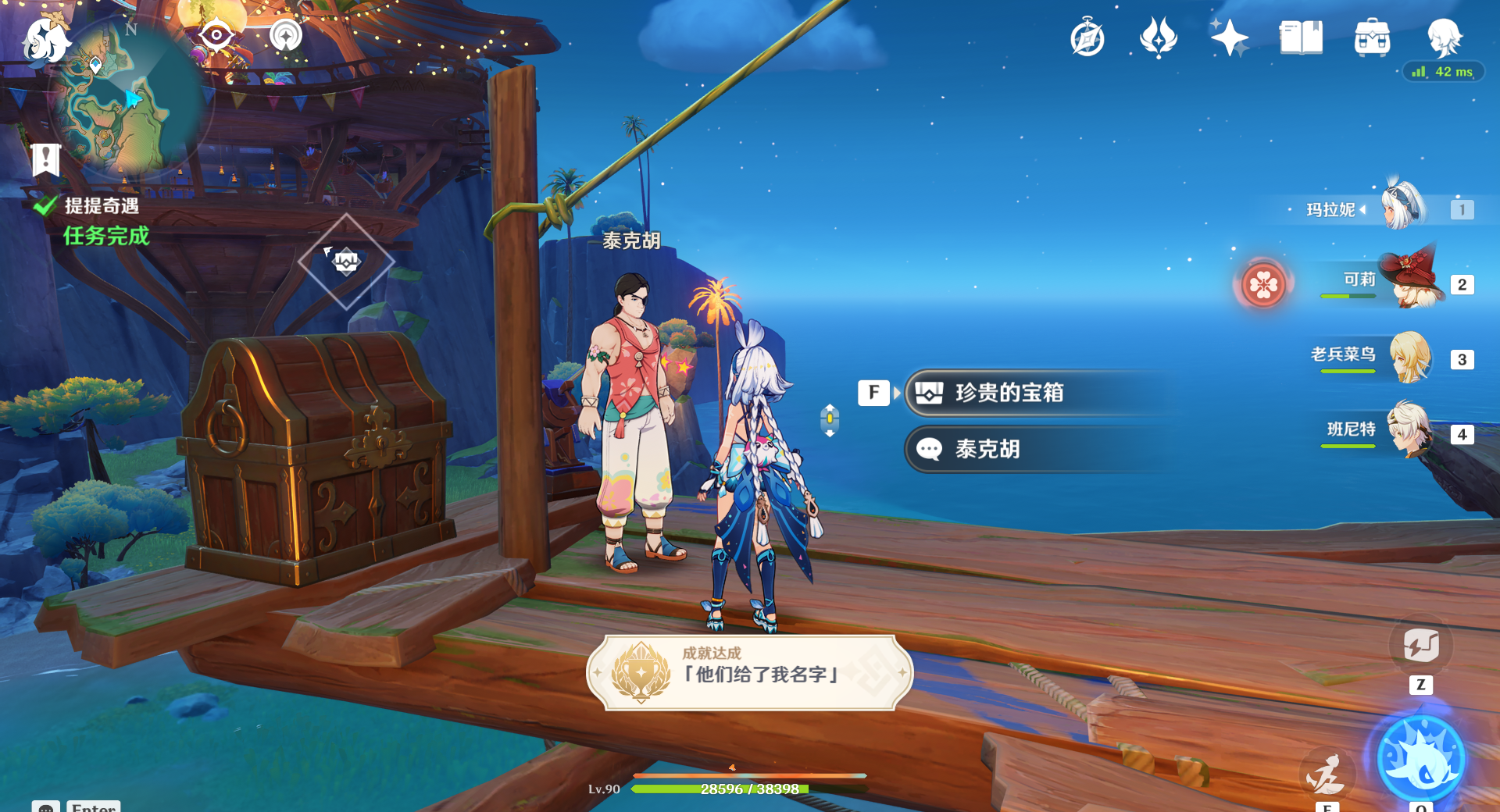Open the wish star icon
The image size is (1500, 812).
[x=1229, y=37]
